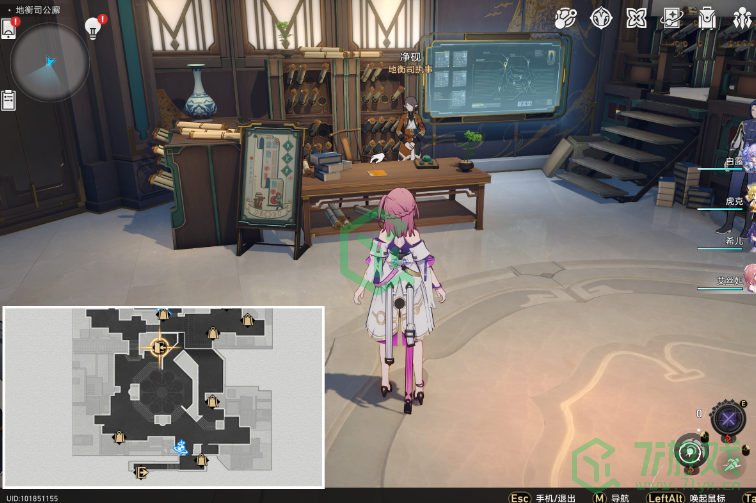Open the compass-shaped guide icon

[x=601, y=18]
